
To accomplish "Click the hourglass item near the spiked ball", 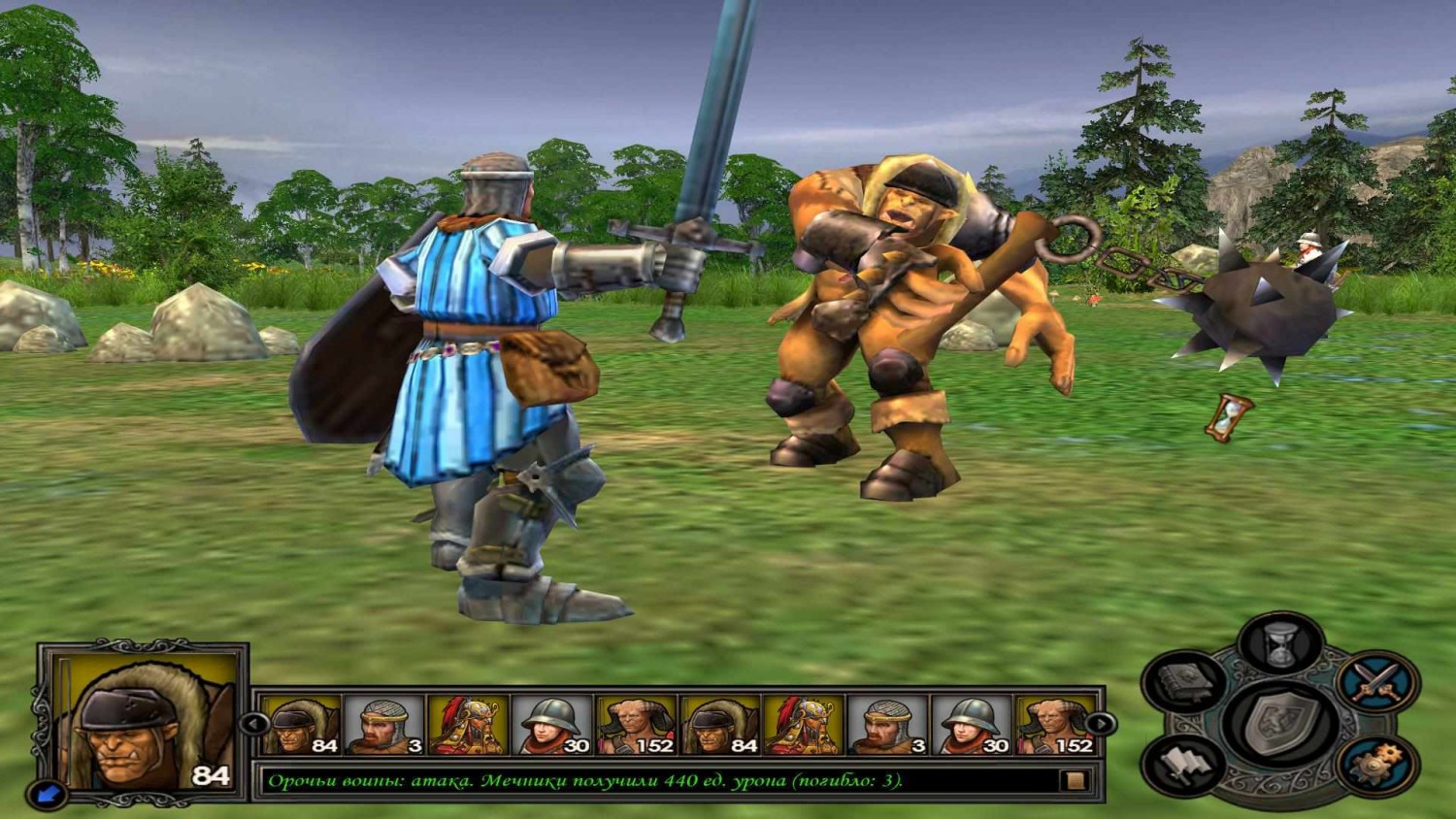I will pyautogui.click(x=1229, y=415).
